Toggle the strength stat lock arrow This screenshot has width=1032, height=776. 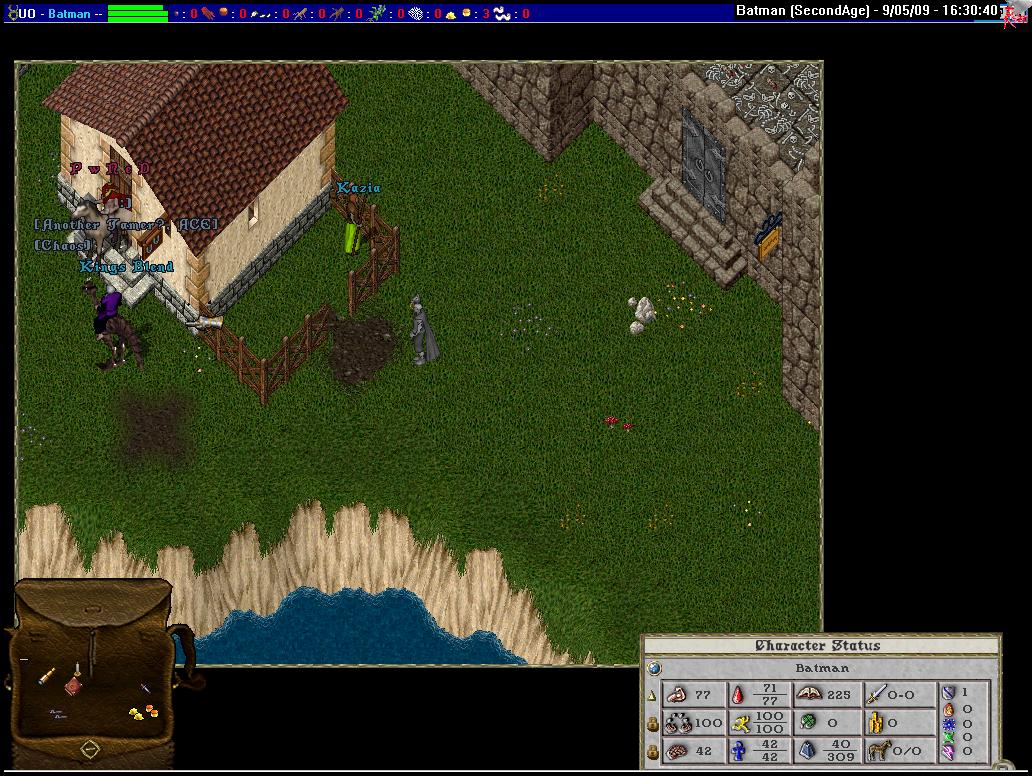coord(652,695)
